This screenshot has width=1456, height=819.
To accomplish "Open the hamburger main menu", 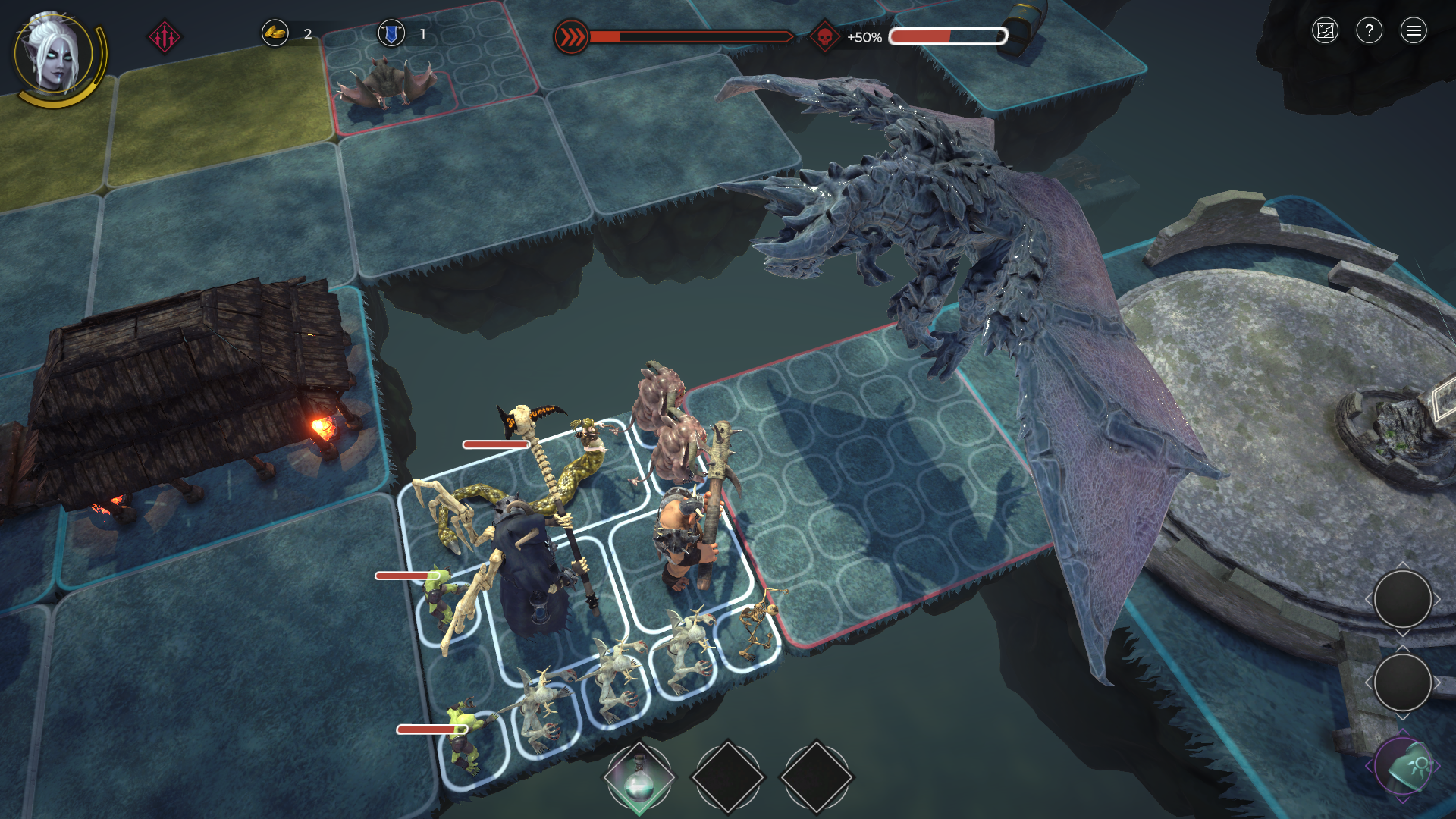I will pyautogui.click(x=1413, y=31).
